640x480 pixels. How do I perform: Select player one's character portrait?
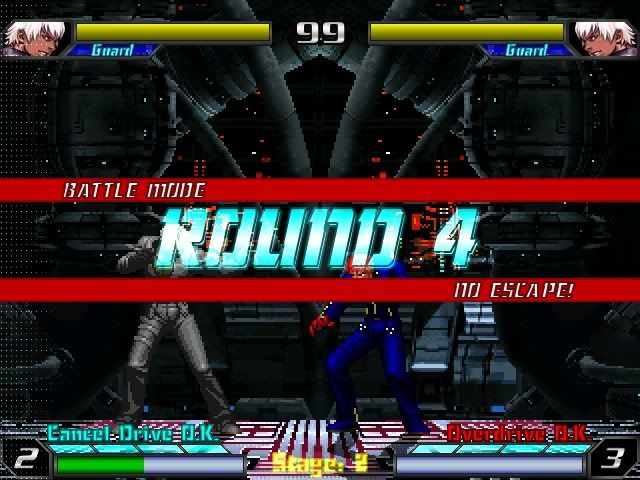pyautogui.click(x=29, y=37)
